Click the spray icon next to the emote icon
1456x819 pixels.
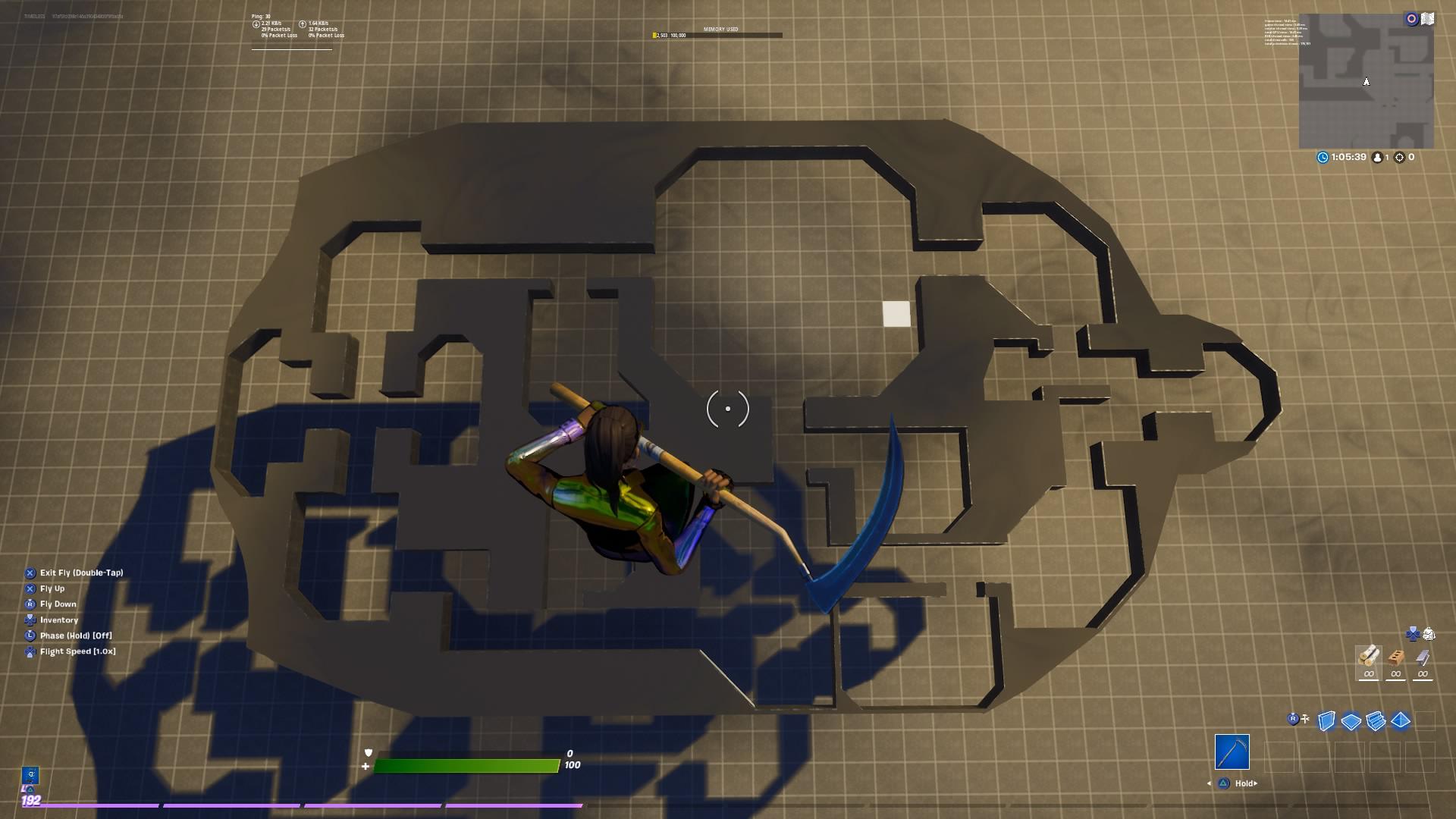tap(1429, 635)
